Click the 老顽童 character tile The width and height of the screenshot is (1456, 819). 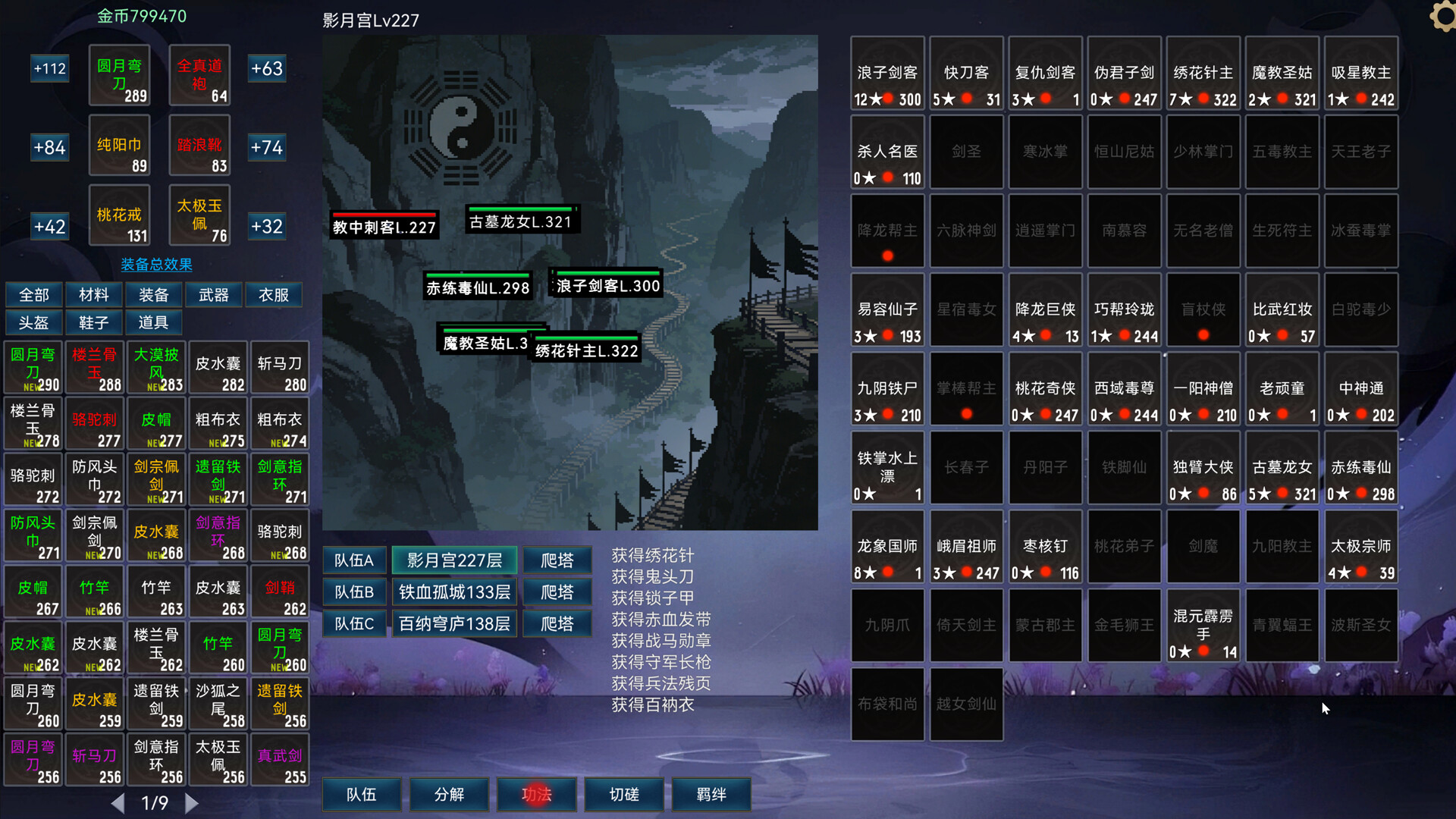pos(1282,388)
